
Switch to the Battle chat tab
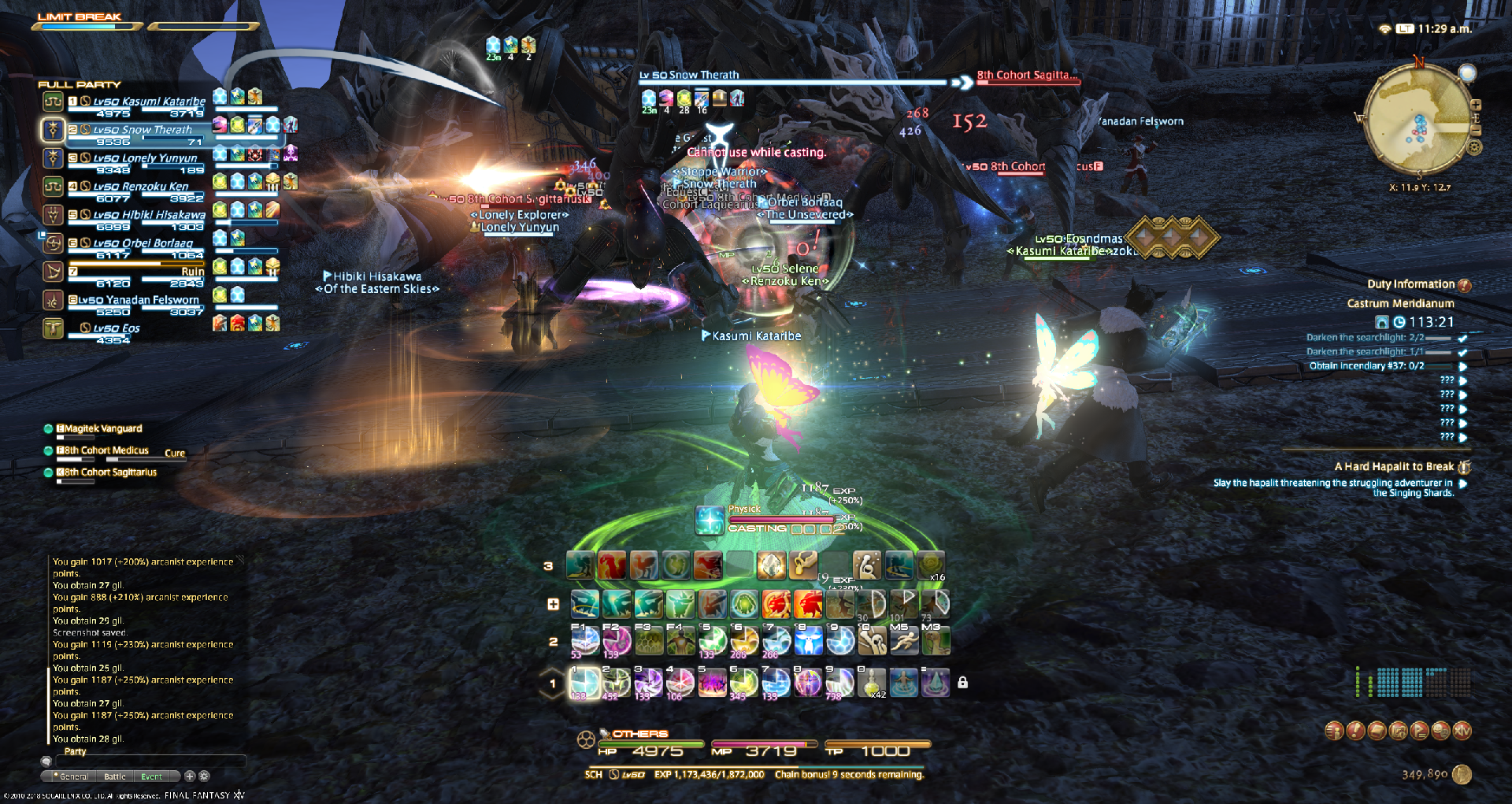coord(115,776)
